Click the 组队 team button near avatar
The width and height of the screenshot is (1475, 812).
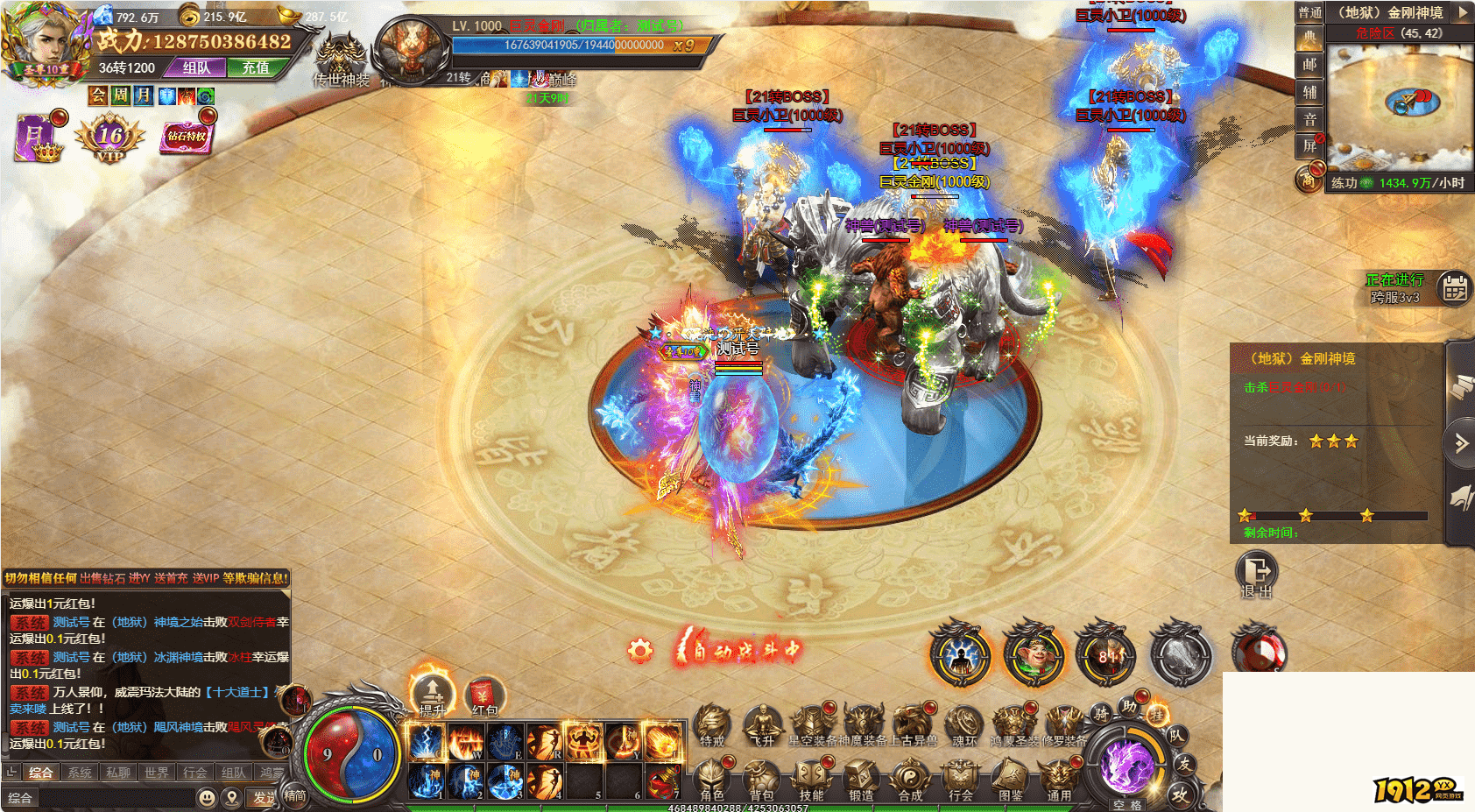[x=197, y=67]
